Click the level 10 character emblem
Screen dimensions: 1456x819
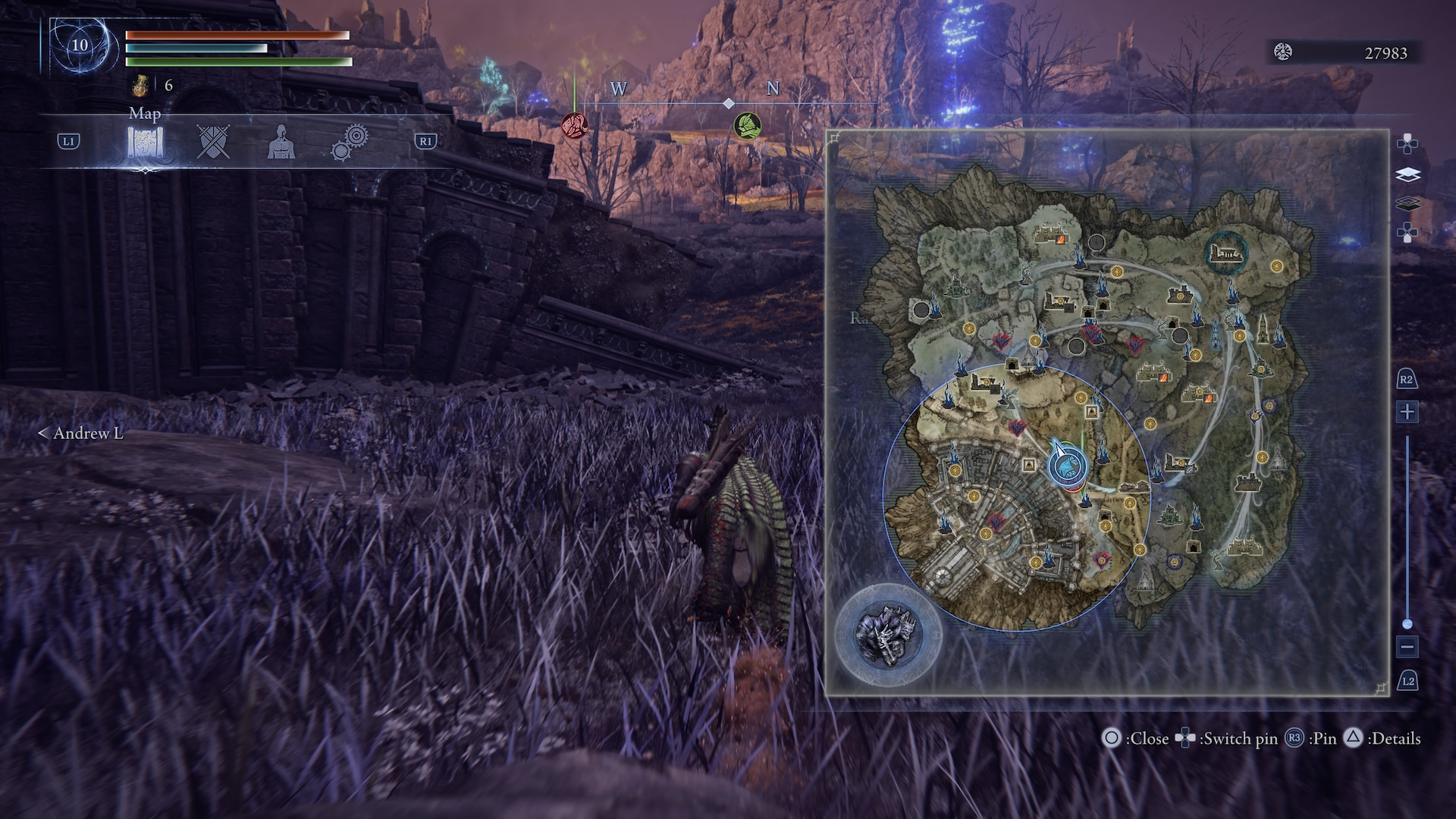(x=80, y=45)
